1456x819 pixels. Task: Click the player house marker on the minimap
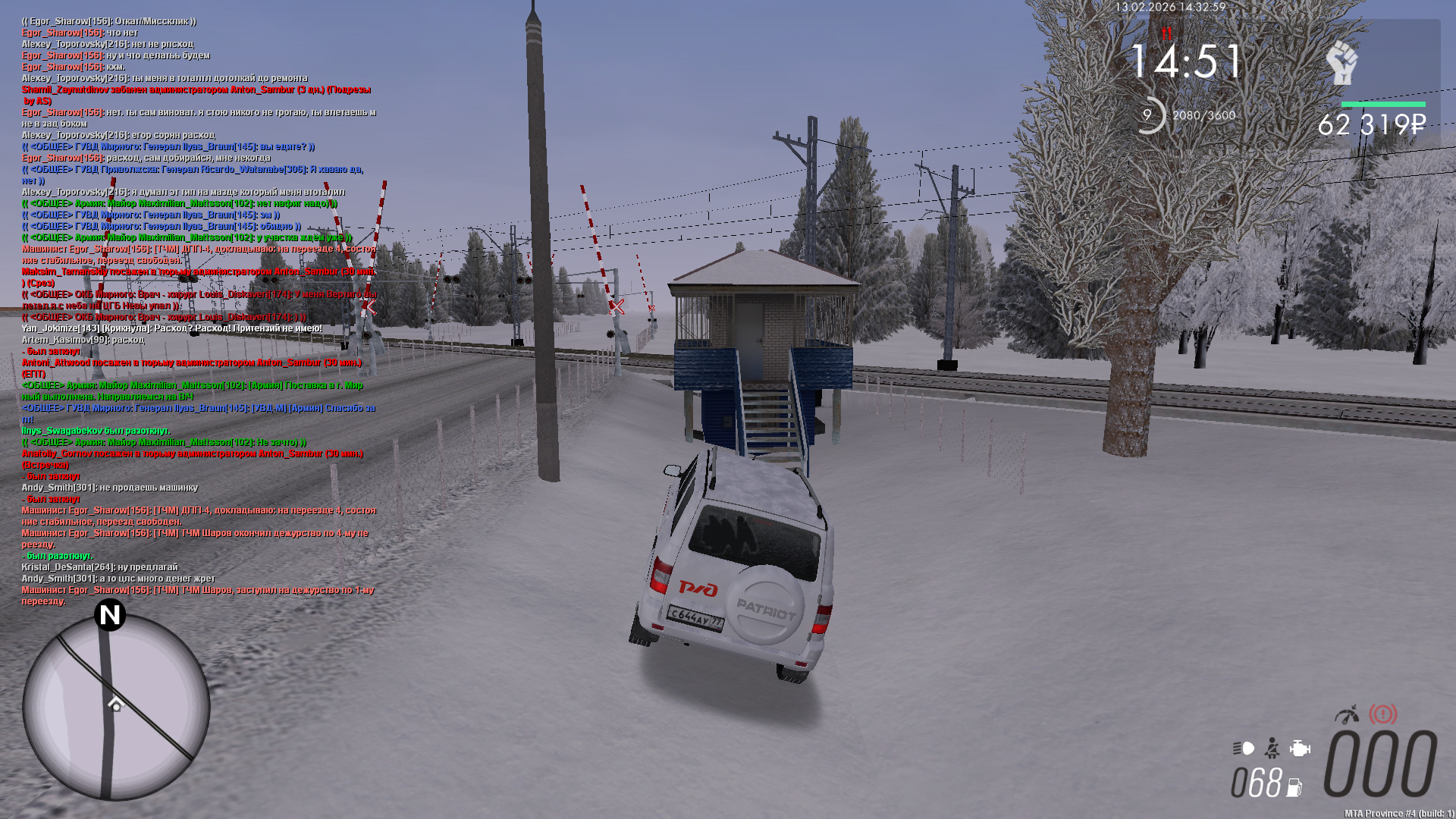tap(115, 704)
